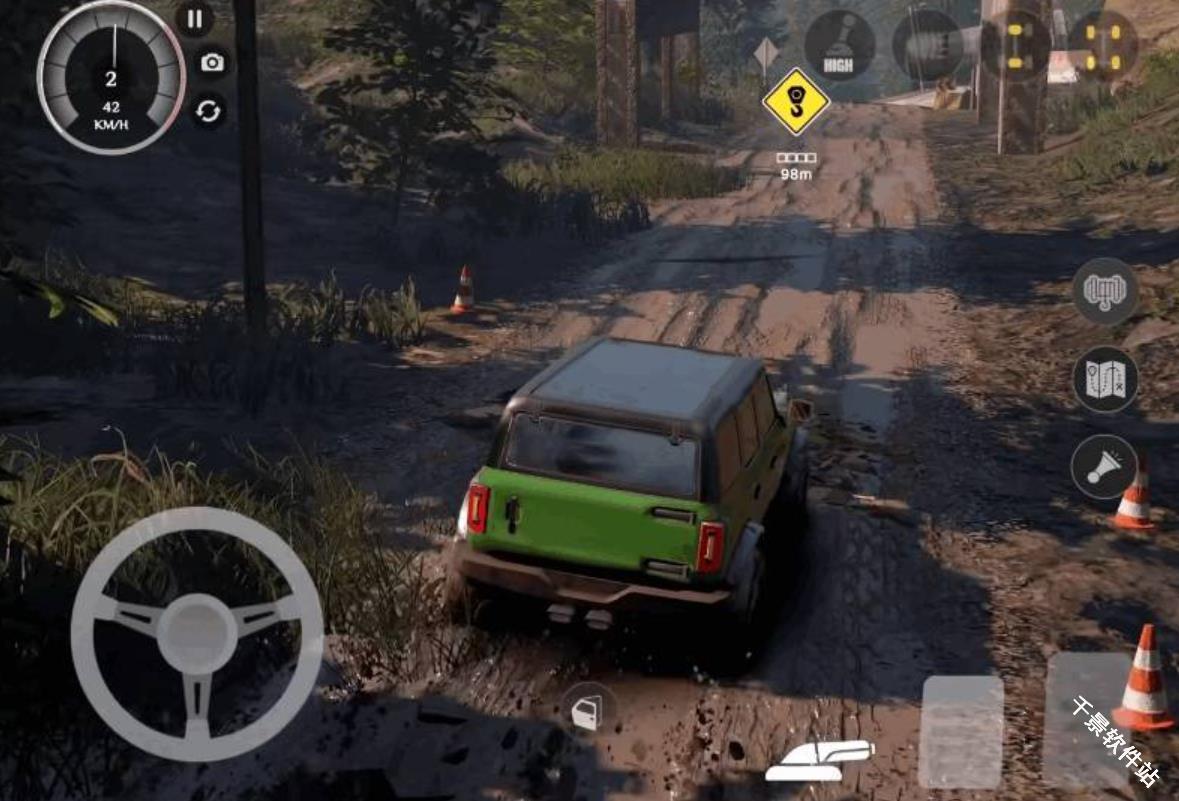Pause the game

pos(194,19)
